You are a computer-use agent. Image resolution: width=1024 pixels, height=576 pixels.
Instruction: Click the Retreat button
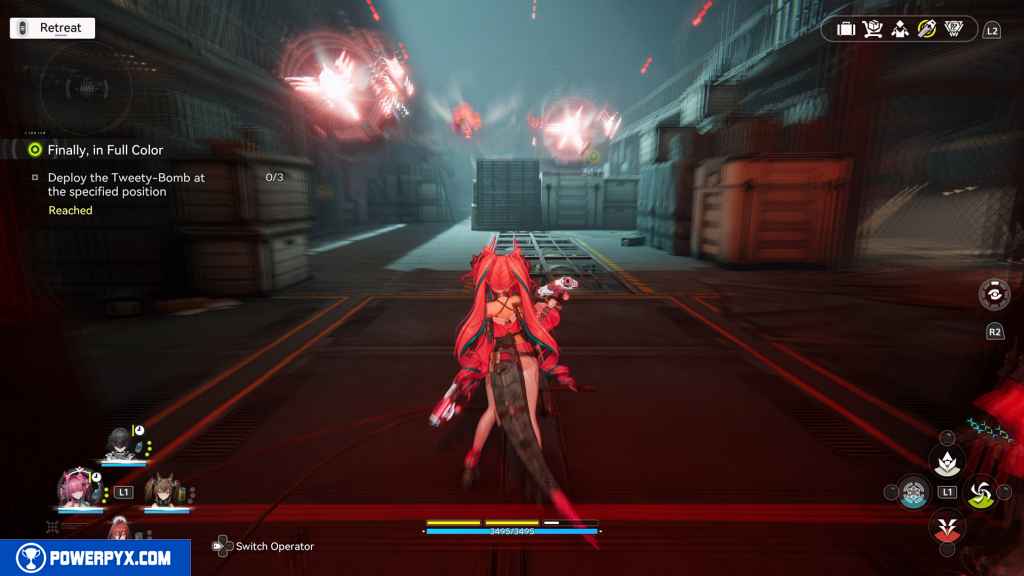coord(52,28)
